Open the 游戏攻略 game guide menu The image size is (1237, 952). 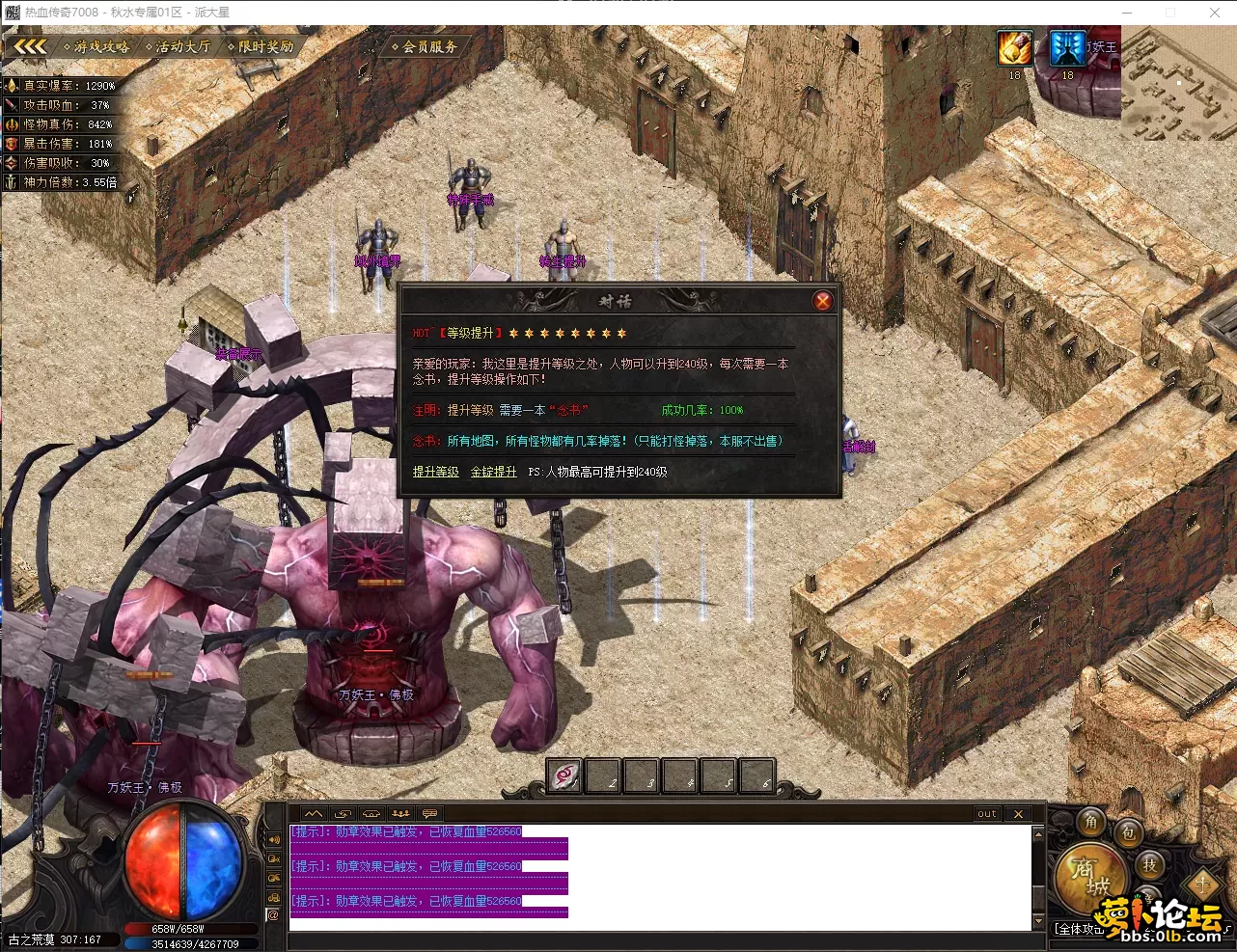(x=96, y=46)
